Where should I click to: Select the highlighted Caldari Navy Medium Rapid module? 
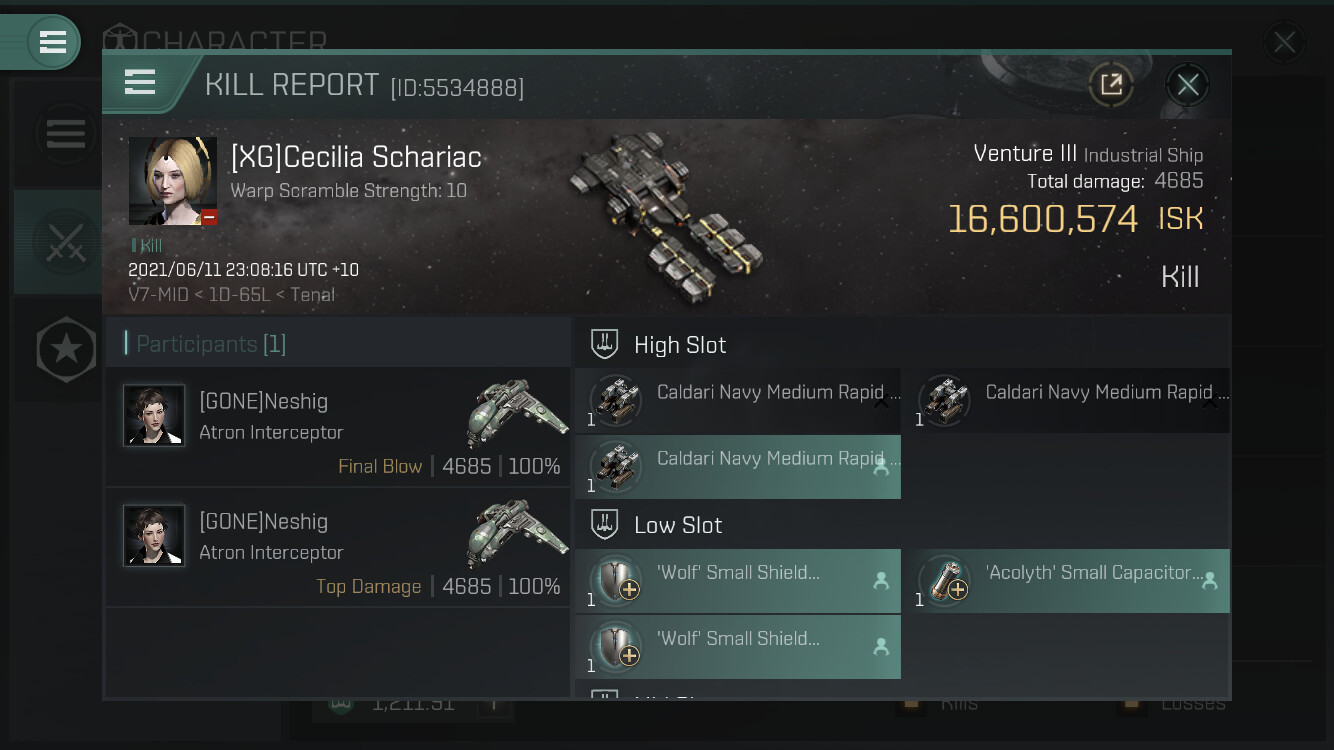[x=738, y=467]
